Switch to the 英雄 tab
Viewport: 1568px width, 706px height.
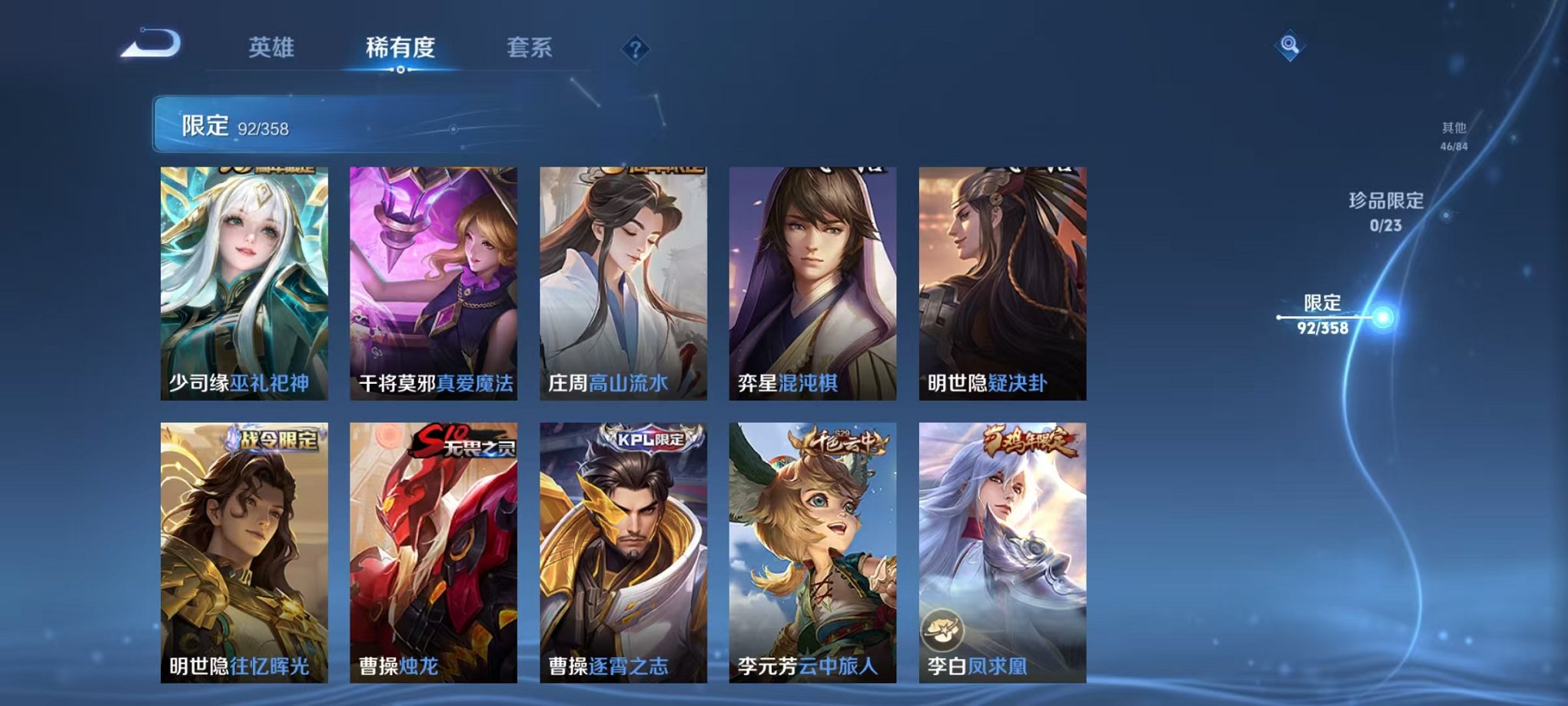(x=268, y=48)
